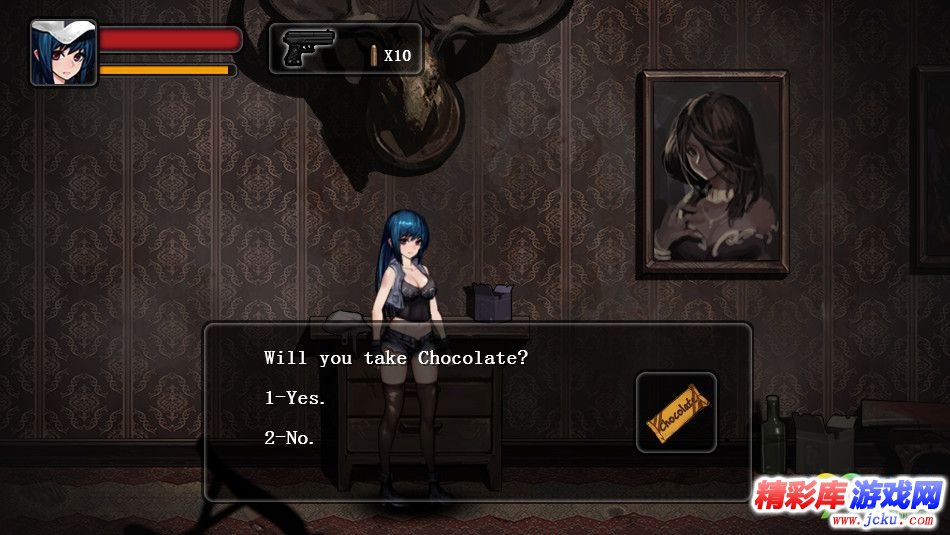Select the "2-No." dialogue option

(x=290, y=438)
